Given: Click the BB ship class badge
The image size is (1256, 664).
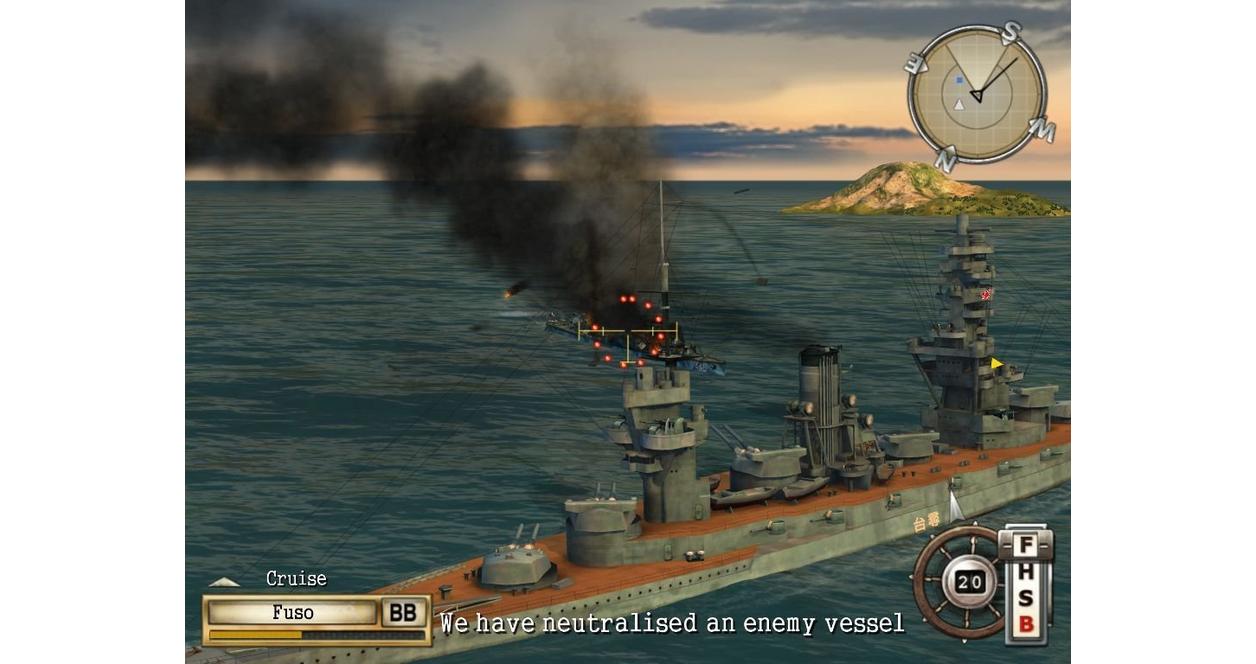Looking at the screenshot, I should pos(403,612).
